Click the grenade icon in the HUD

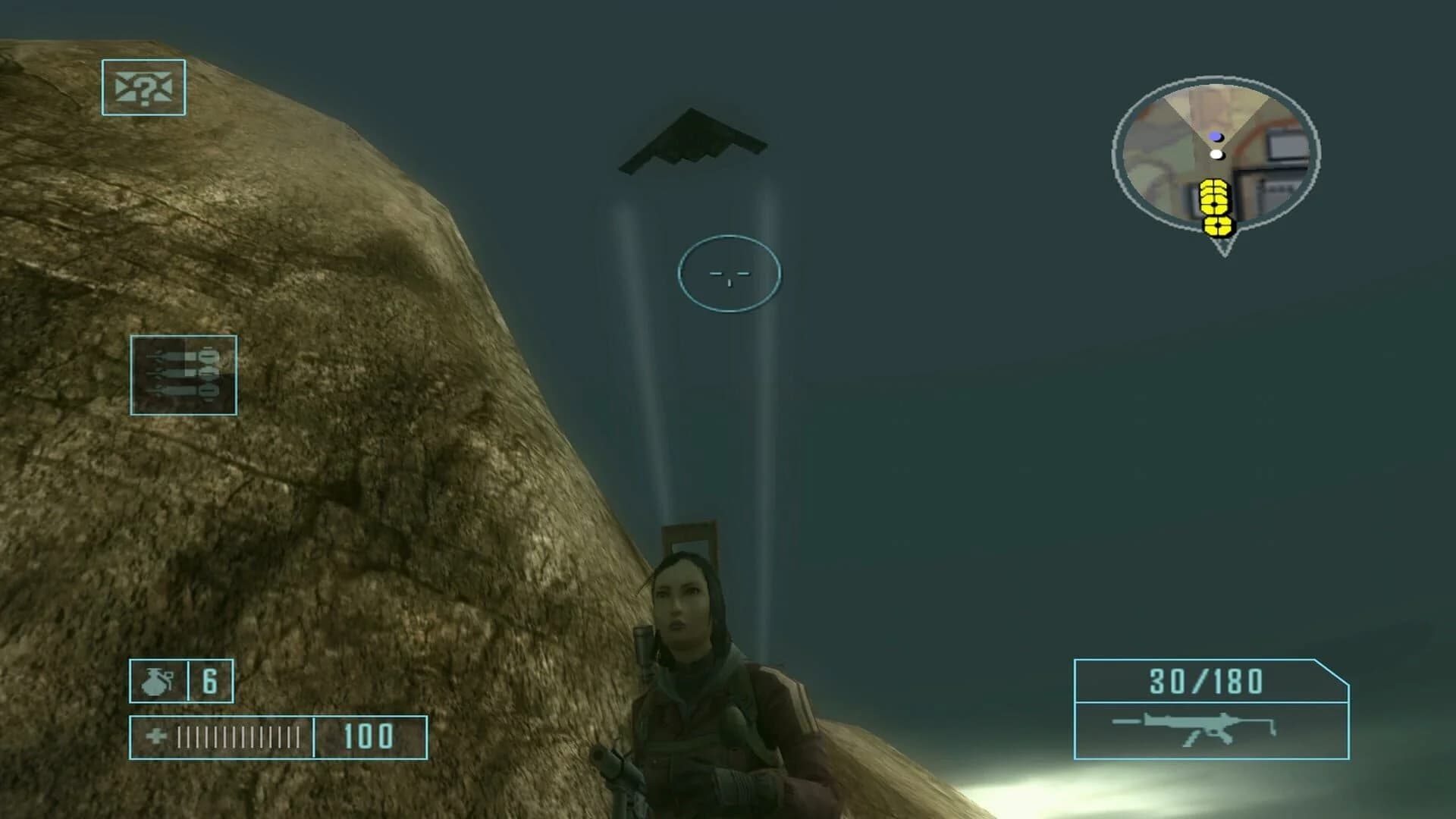pos(157,682)
